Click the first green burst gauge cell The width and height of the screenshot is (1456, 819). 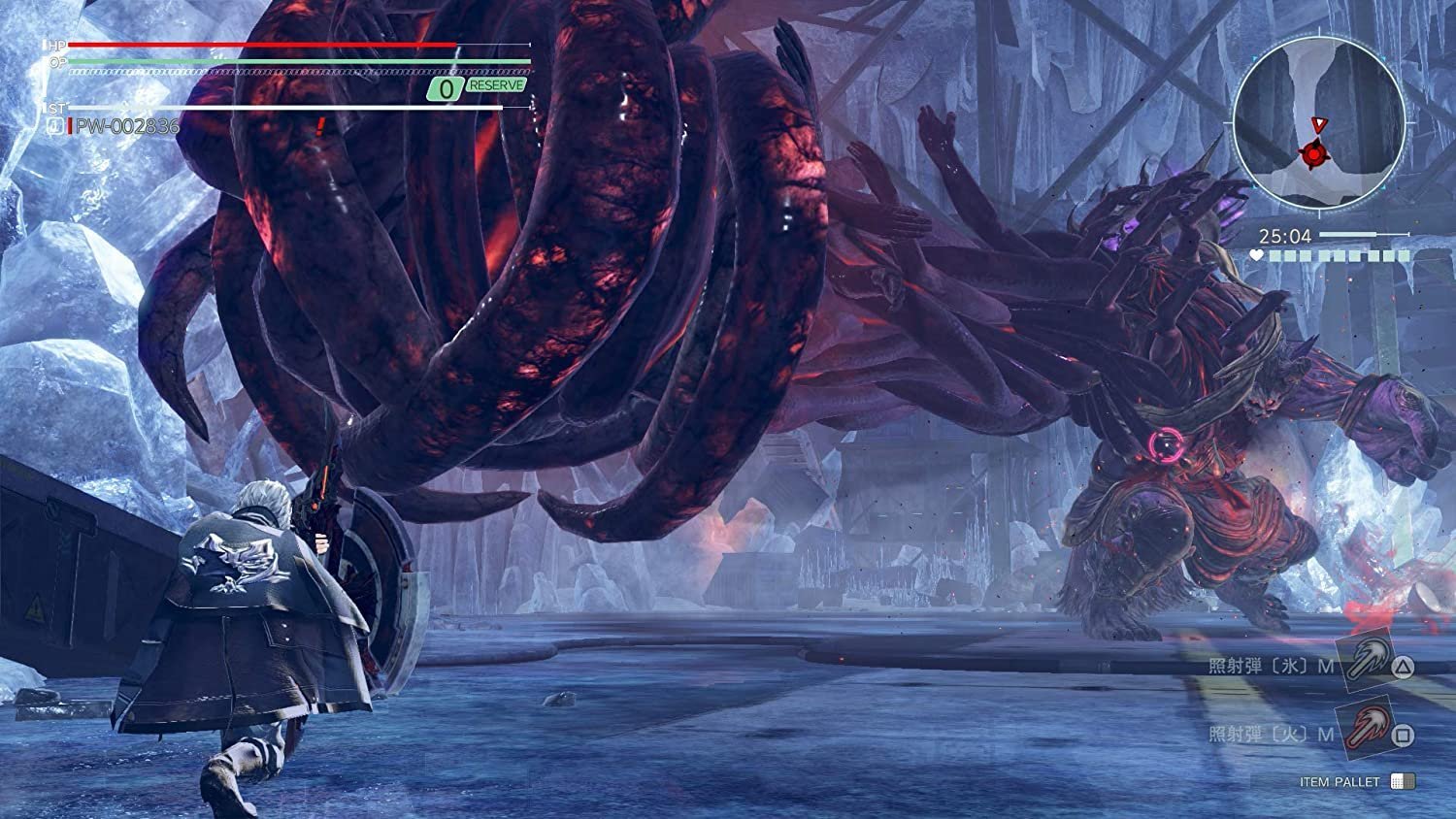(1275, 256)
